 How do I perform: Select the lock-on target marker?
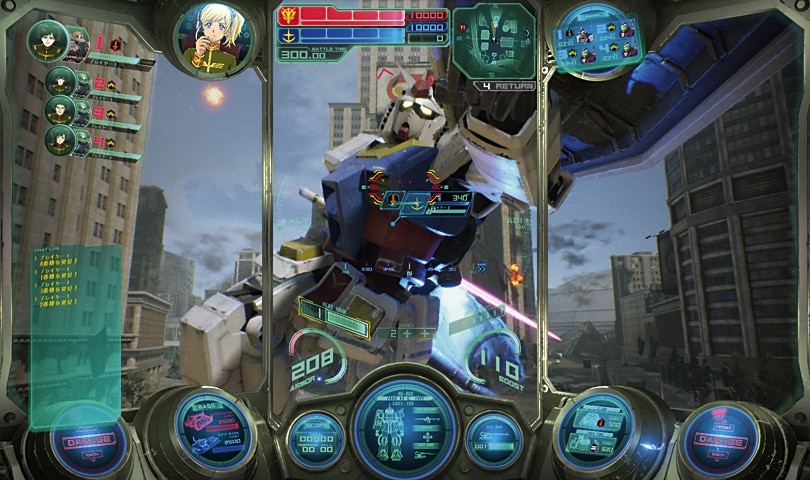coord(406,199)
